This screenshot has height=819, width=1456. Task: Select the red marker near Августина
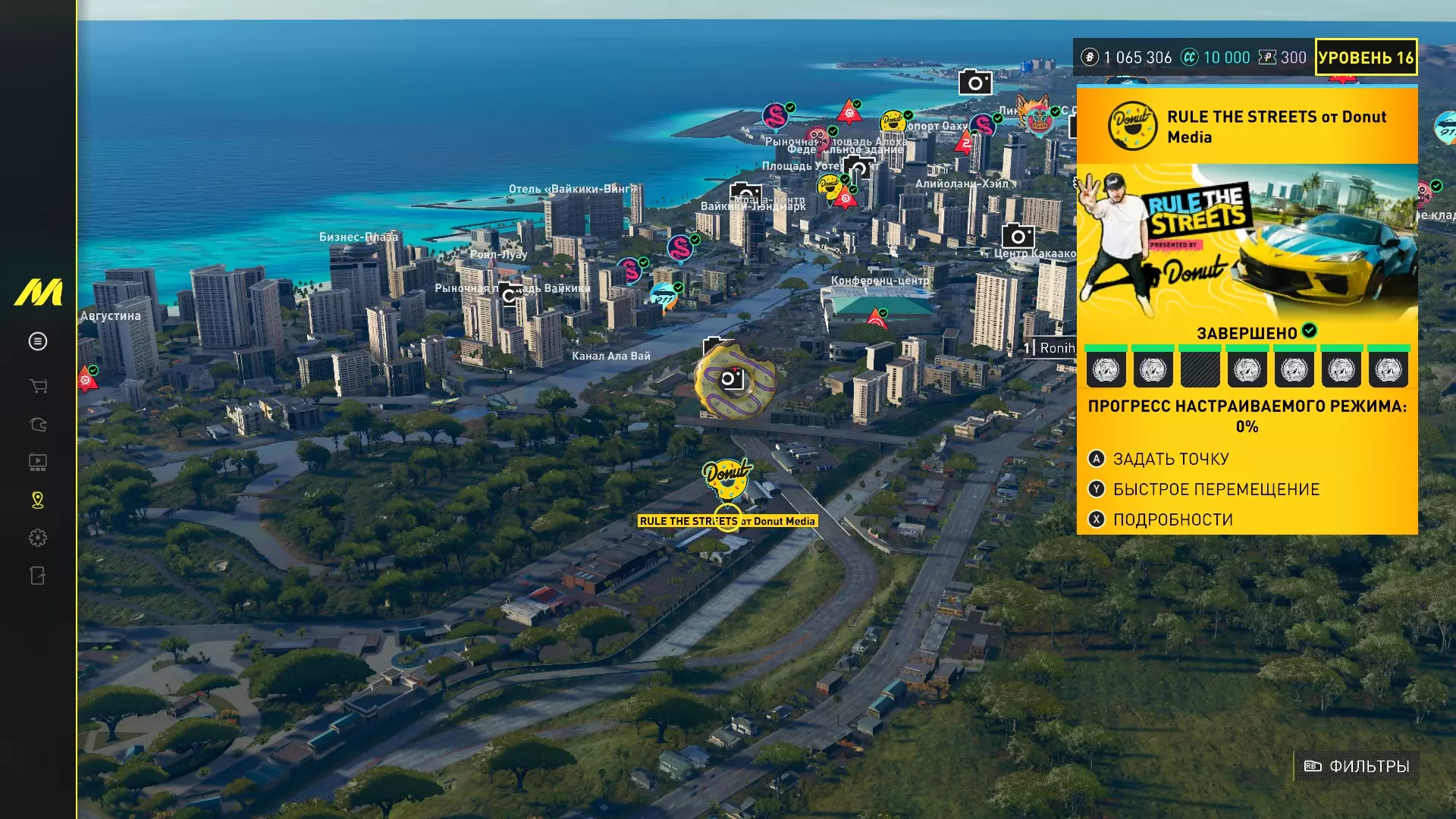tap(87, 379)
